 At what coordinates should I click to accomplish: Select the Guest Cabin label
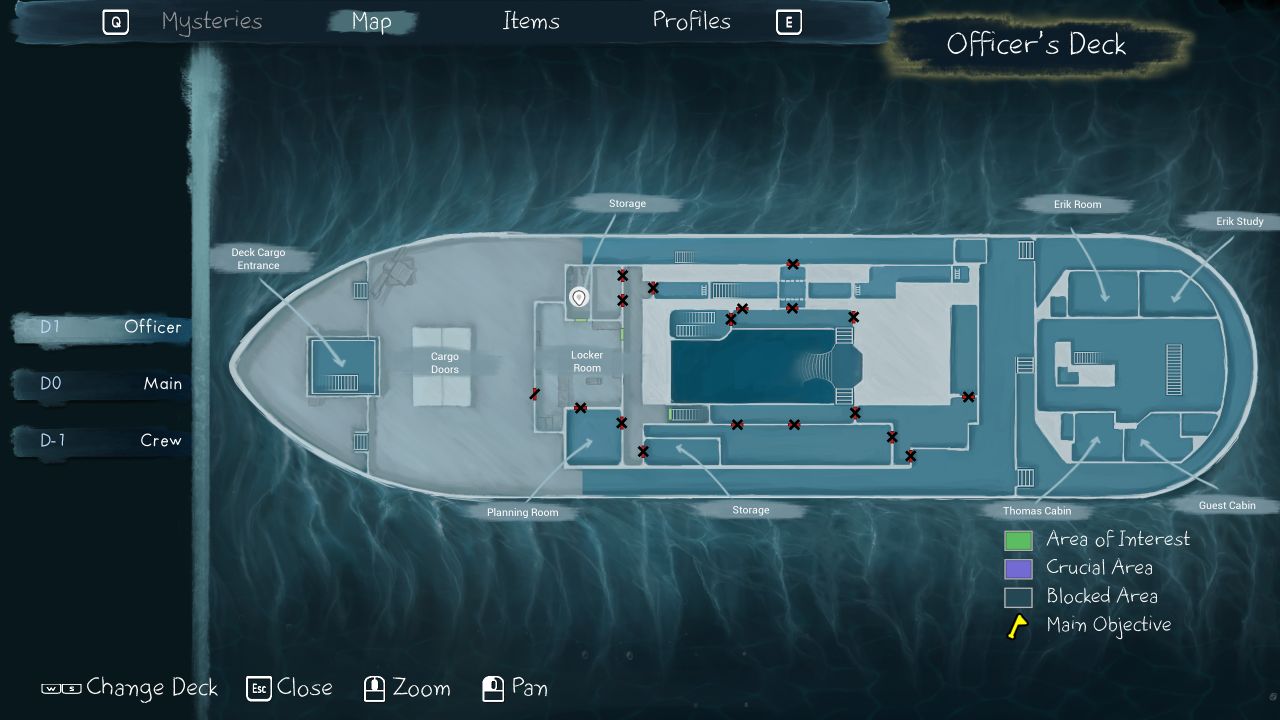(x=1227, y=506)
